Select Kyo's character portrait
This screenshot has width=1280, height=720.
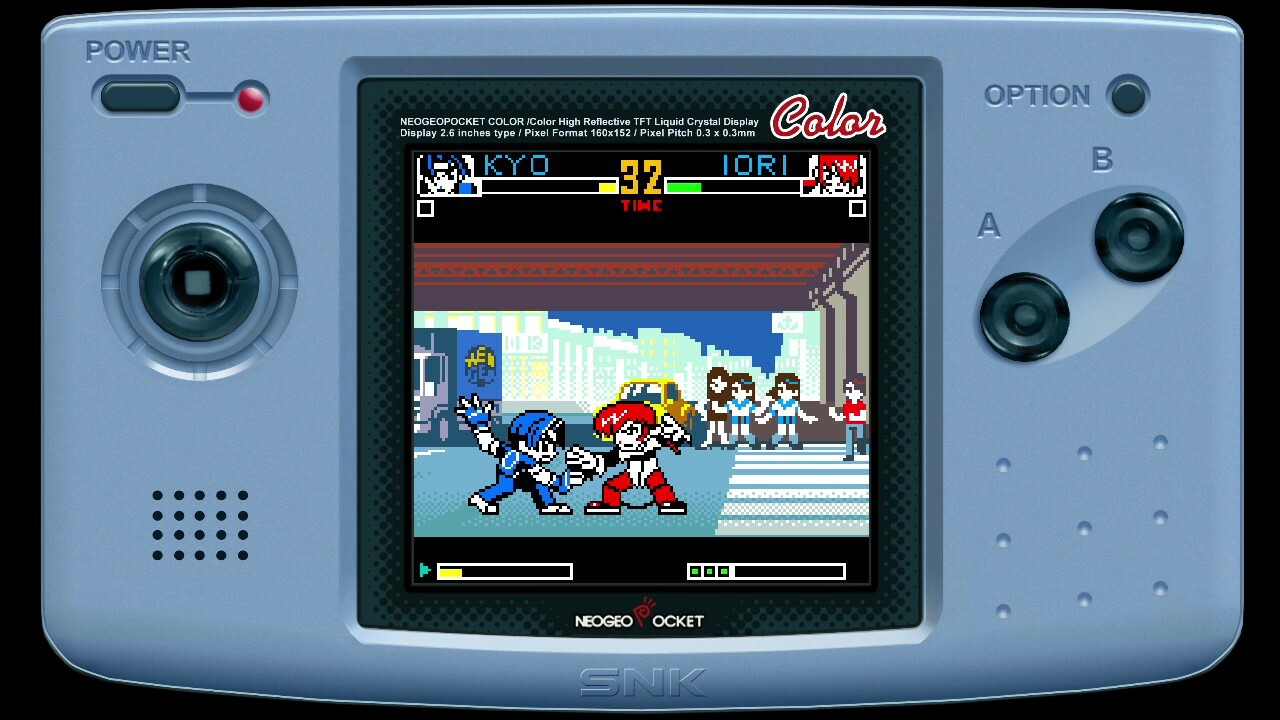coord(446,175)
